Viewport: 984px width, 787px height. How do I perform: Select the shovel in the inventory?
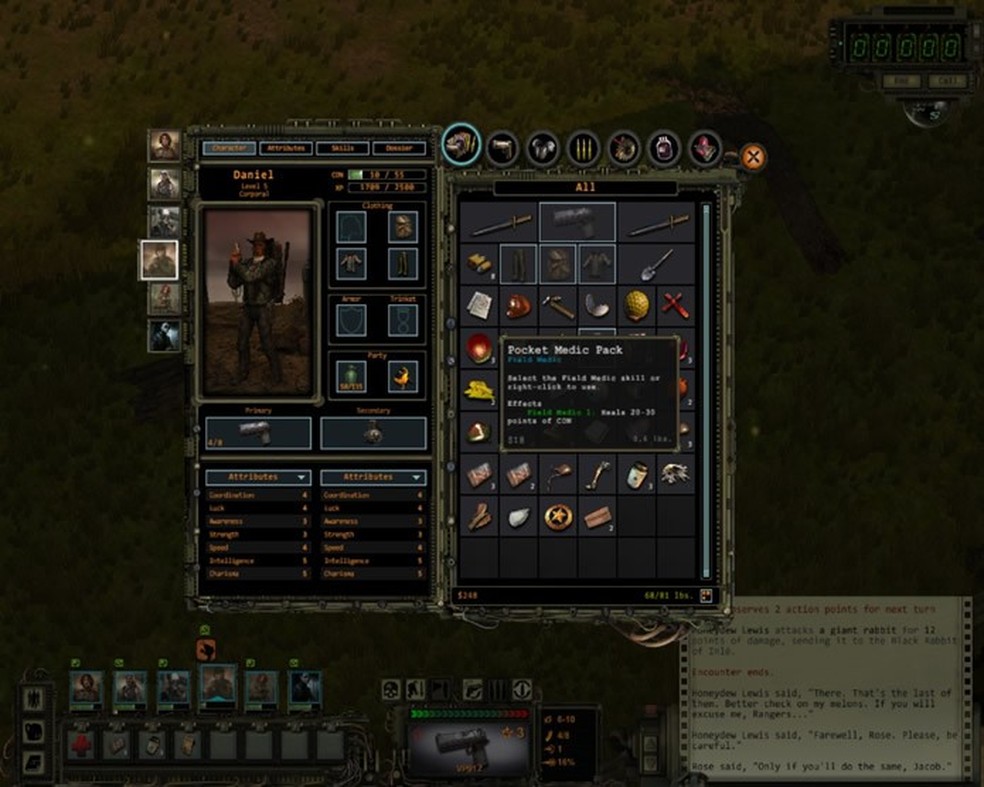[657, 264]
